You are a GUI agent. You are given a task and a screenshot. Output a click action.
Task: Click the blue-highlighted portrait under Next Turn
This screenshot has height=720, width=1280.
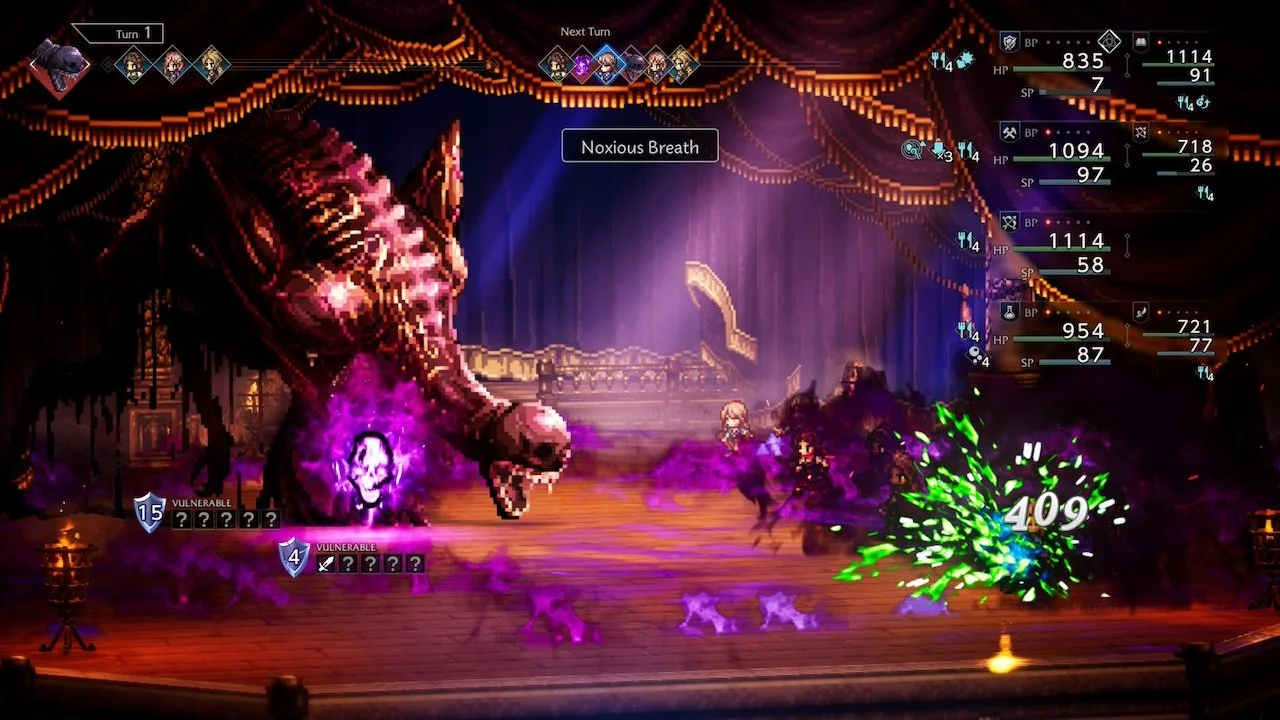606,64
